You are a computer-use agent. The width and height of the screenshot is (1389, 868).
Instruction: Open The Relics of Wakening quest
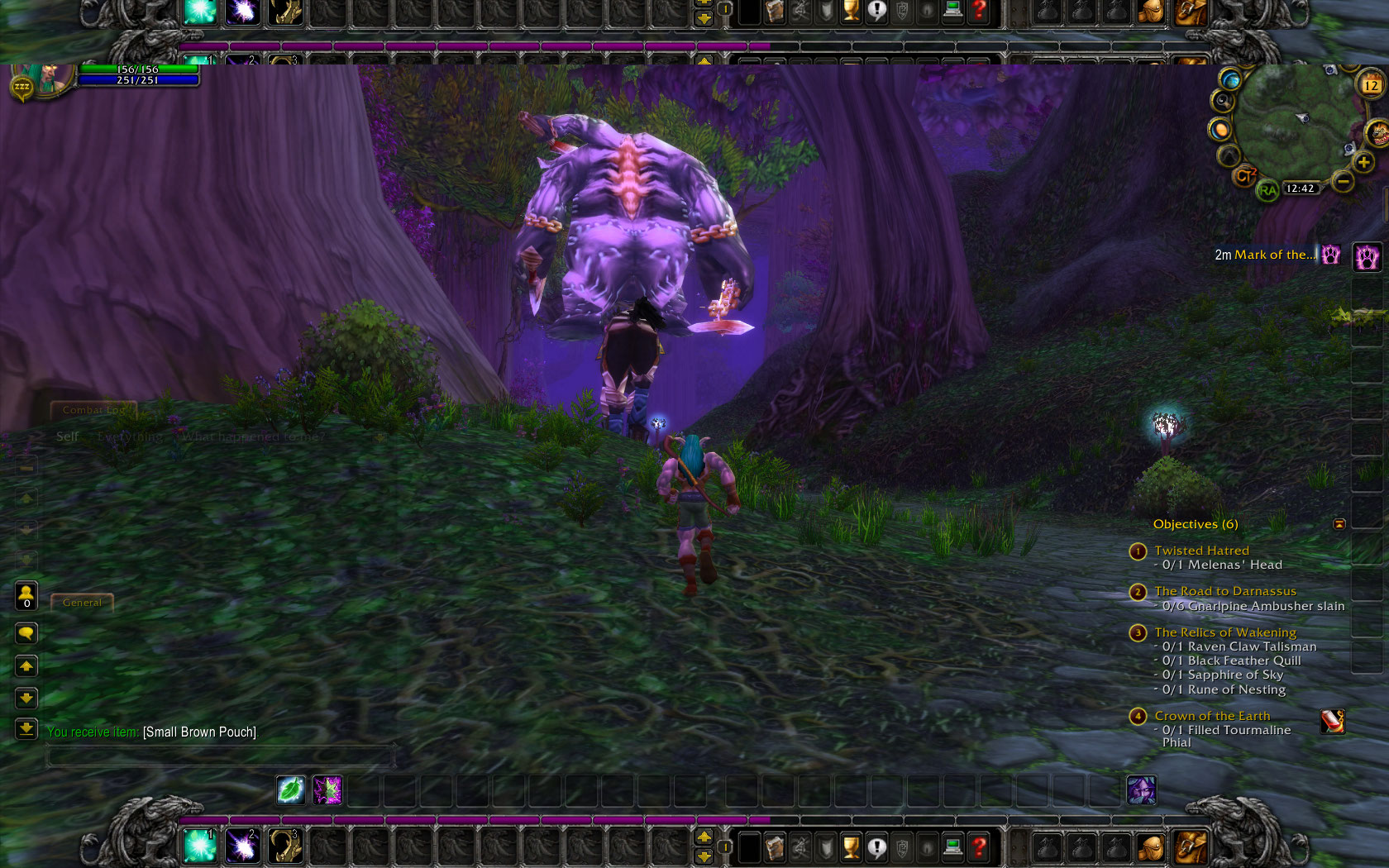(1225, 632)
